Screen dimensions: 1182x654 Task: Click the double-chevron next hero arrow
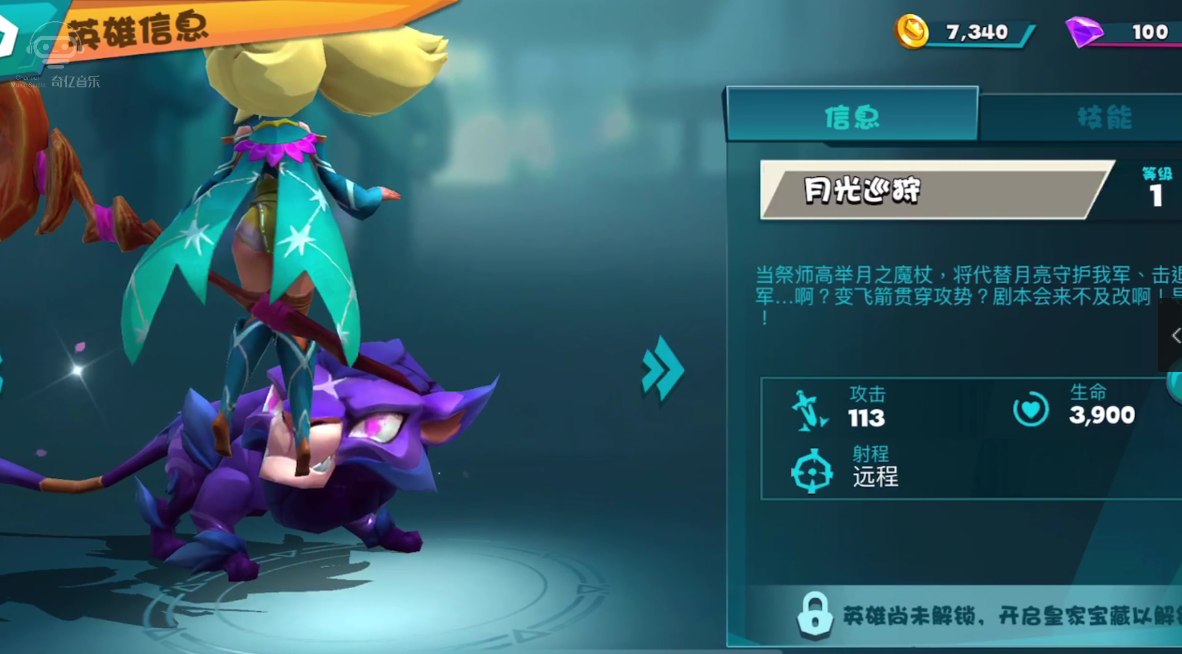point(662,369)
